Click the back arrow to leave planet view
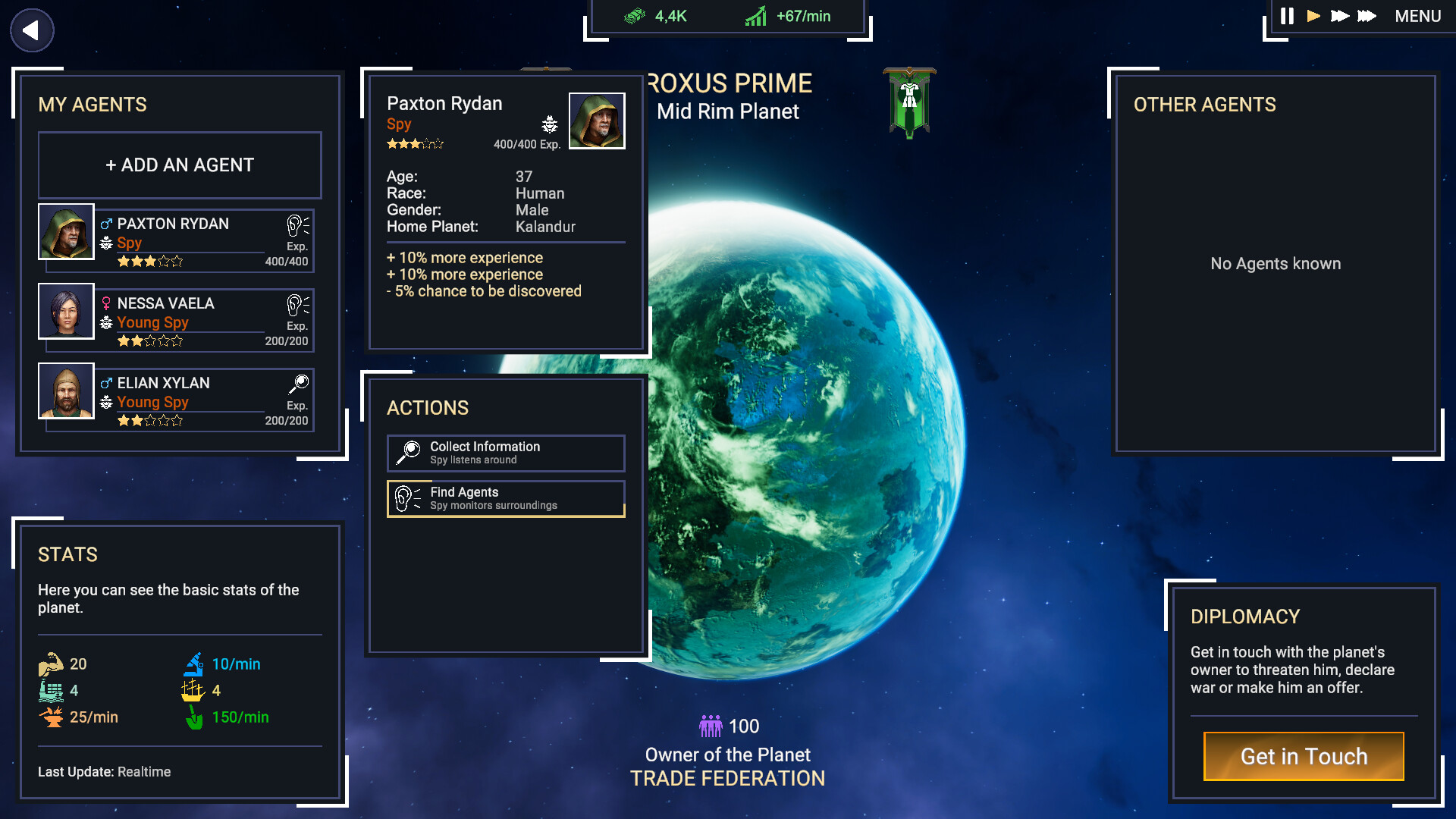Screen dimensions: 1456x819 coord(31,30)
